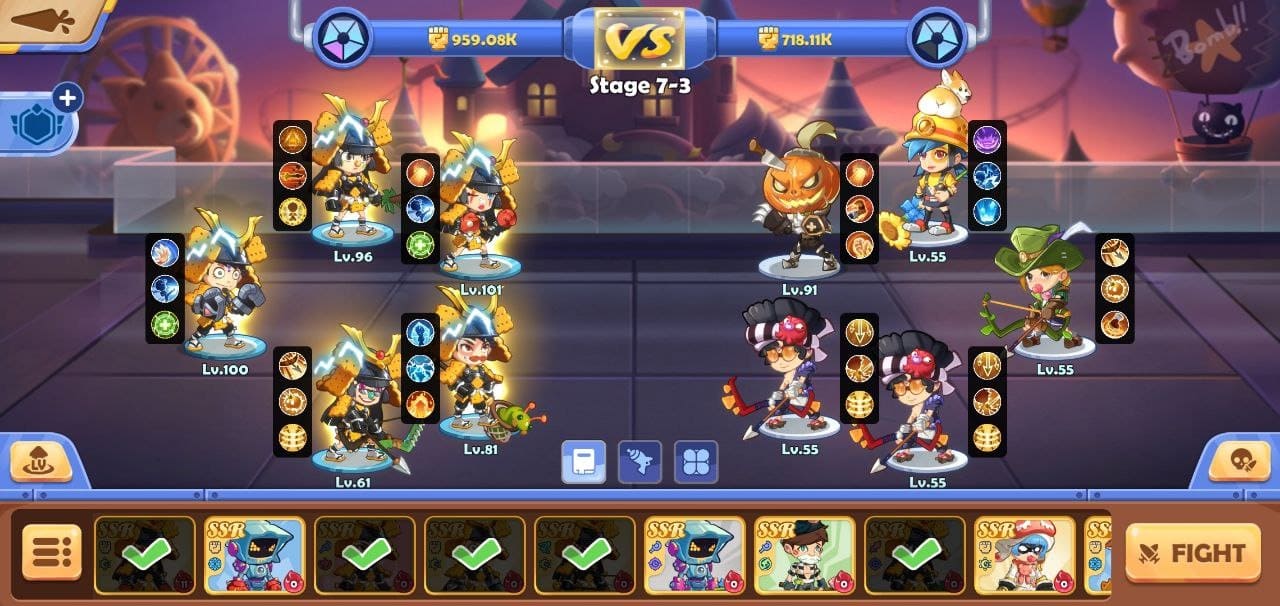Open the blue hexagon badge with plus sign

(x=39, y=122)
